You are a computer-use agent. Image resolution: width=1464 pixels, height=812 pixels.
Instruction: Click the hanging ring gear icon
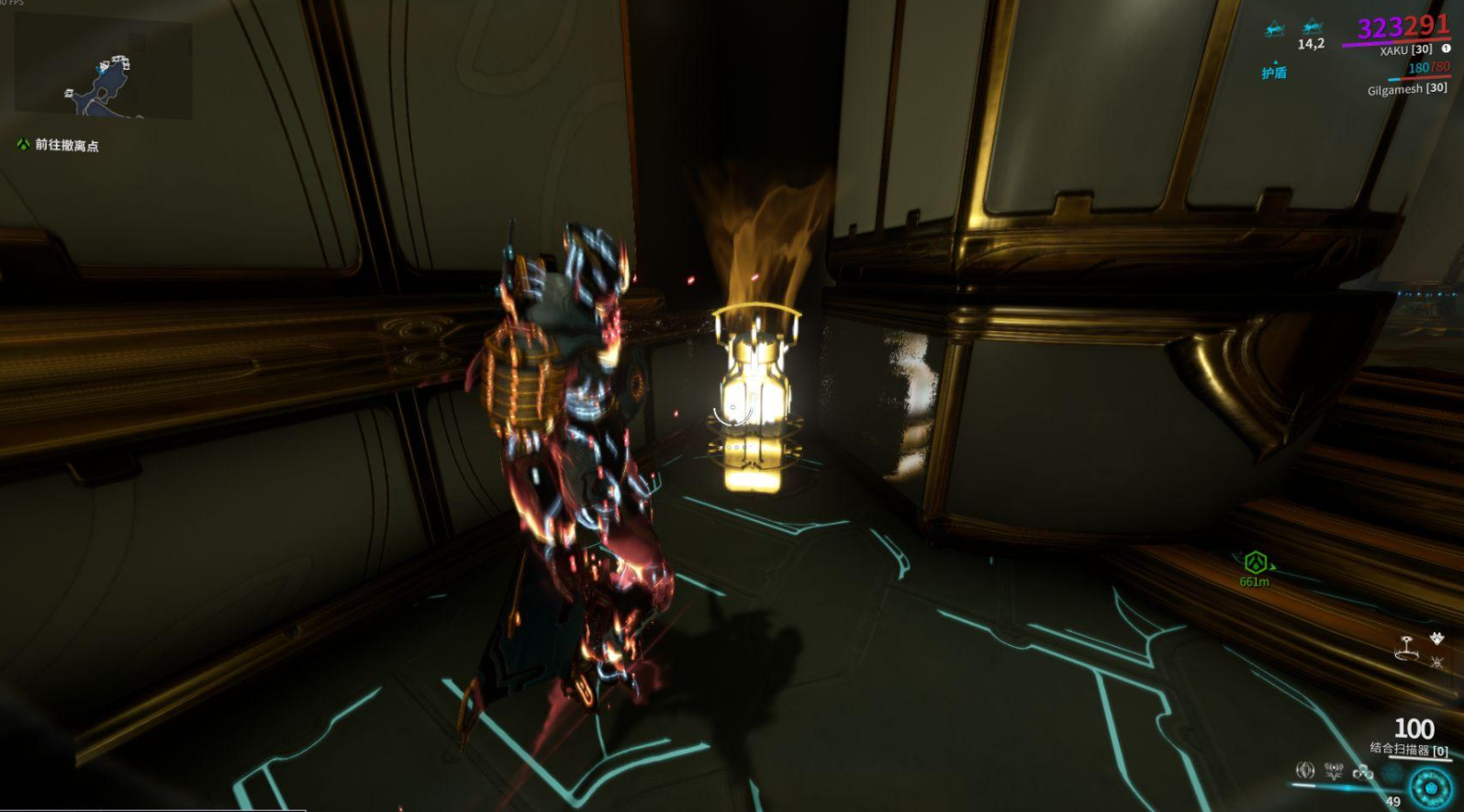(1405, 648)
